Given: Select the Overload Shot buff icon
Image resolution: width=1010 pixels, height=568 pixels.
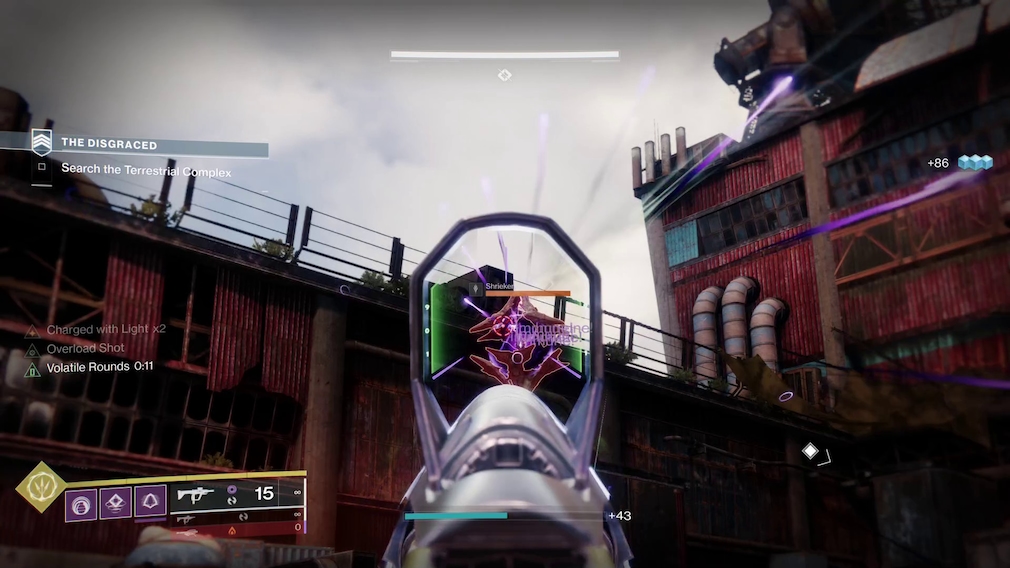Looking at the screenshot, I should point(32,349).
